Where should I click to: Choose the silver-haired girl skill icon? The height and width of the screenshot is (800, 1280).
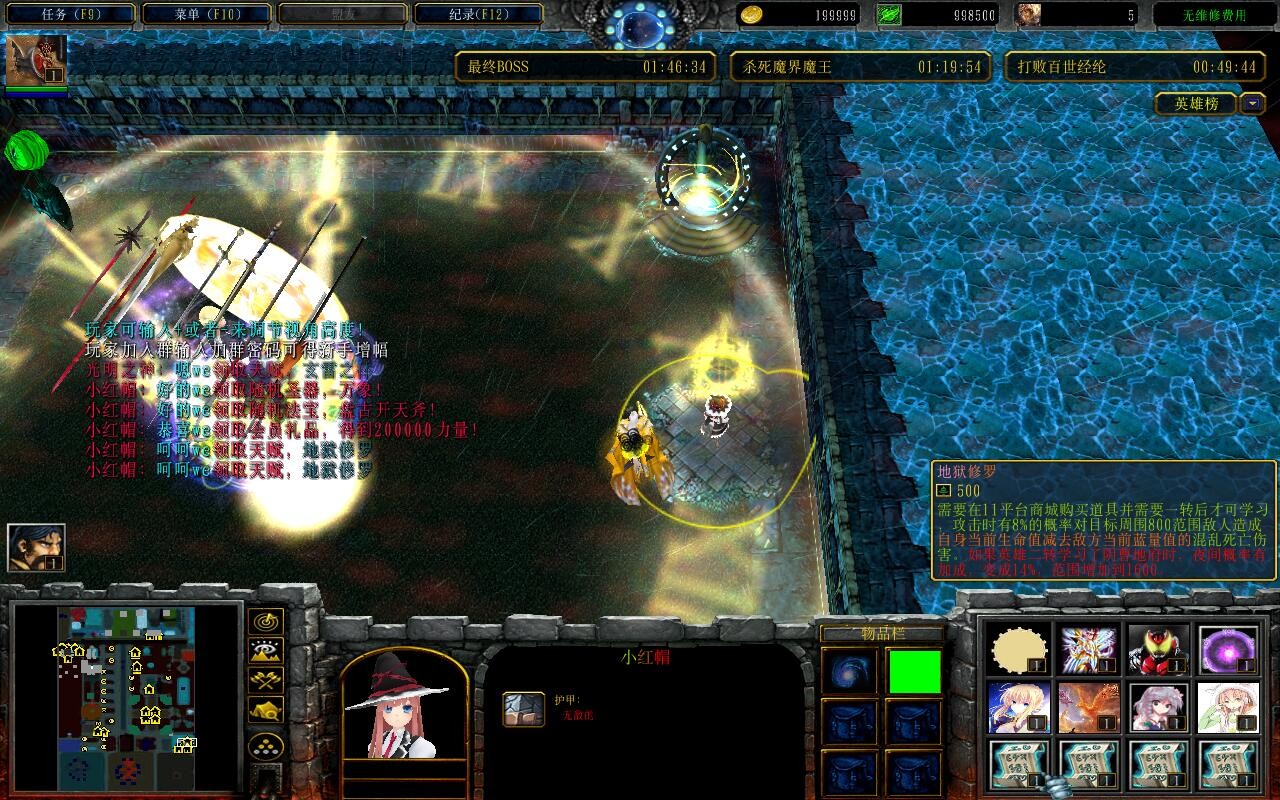1158,708
